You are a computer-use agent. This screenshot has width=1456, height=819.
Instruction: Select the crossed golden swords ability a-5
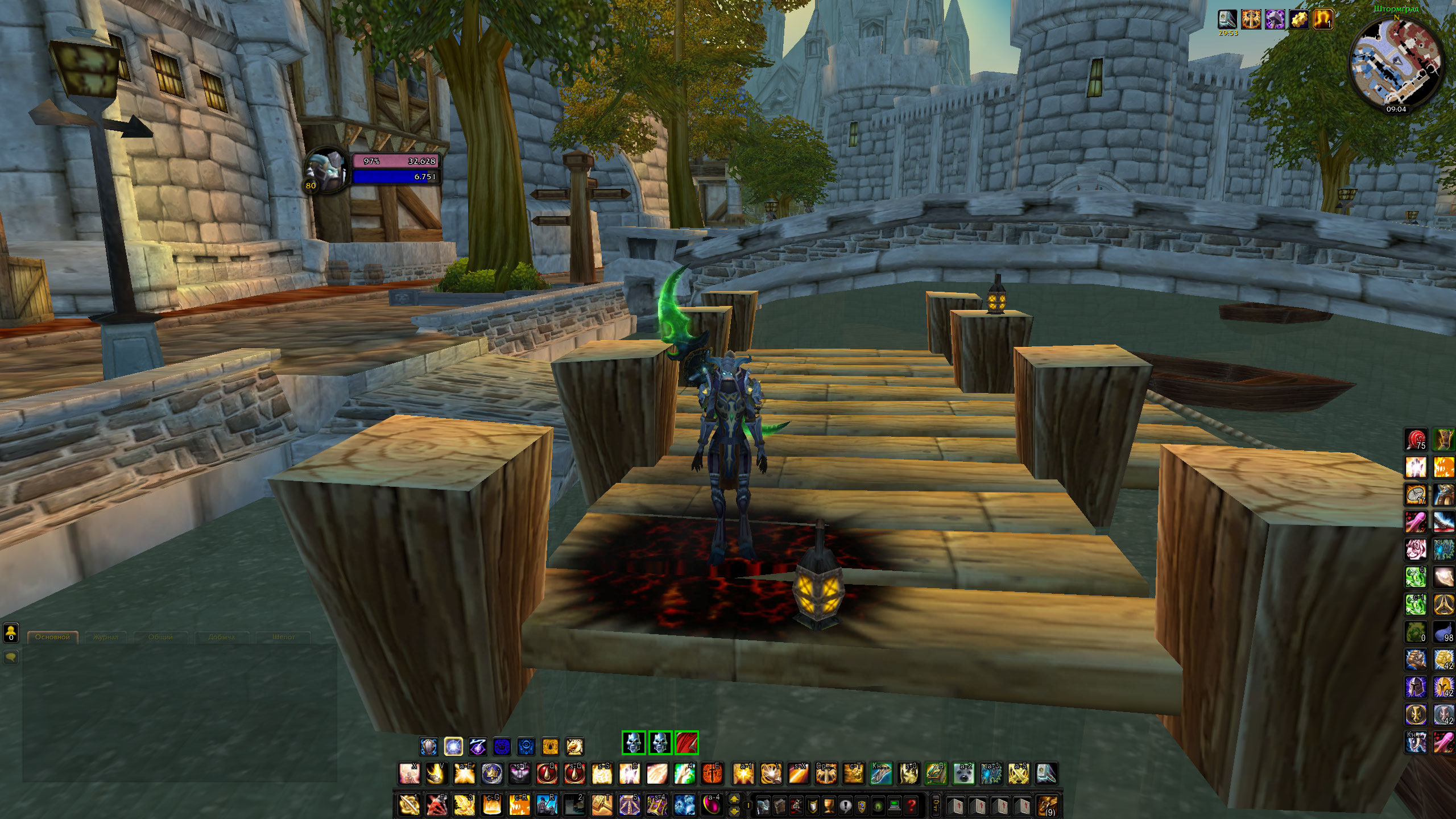click(1019, 774)
